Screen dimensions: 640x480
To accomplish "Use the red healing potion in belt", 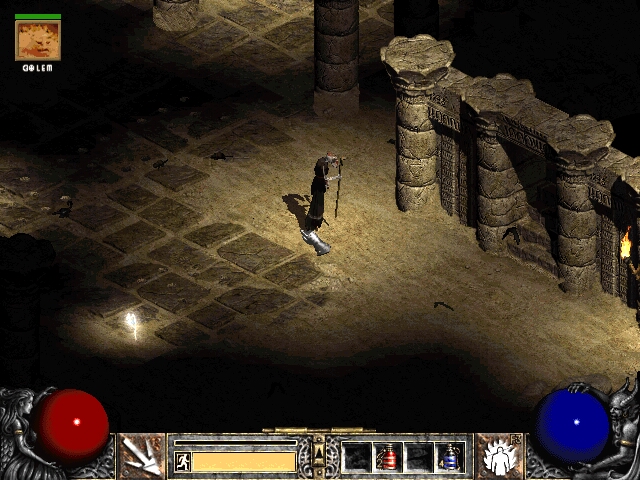I will click(388, 457).
